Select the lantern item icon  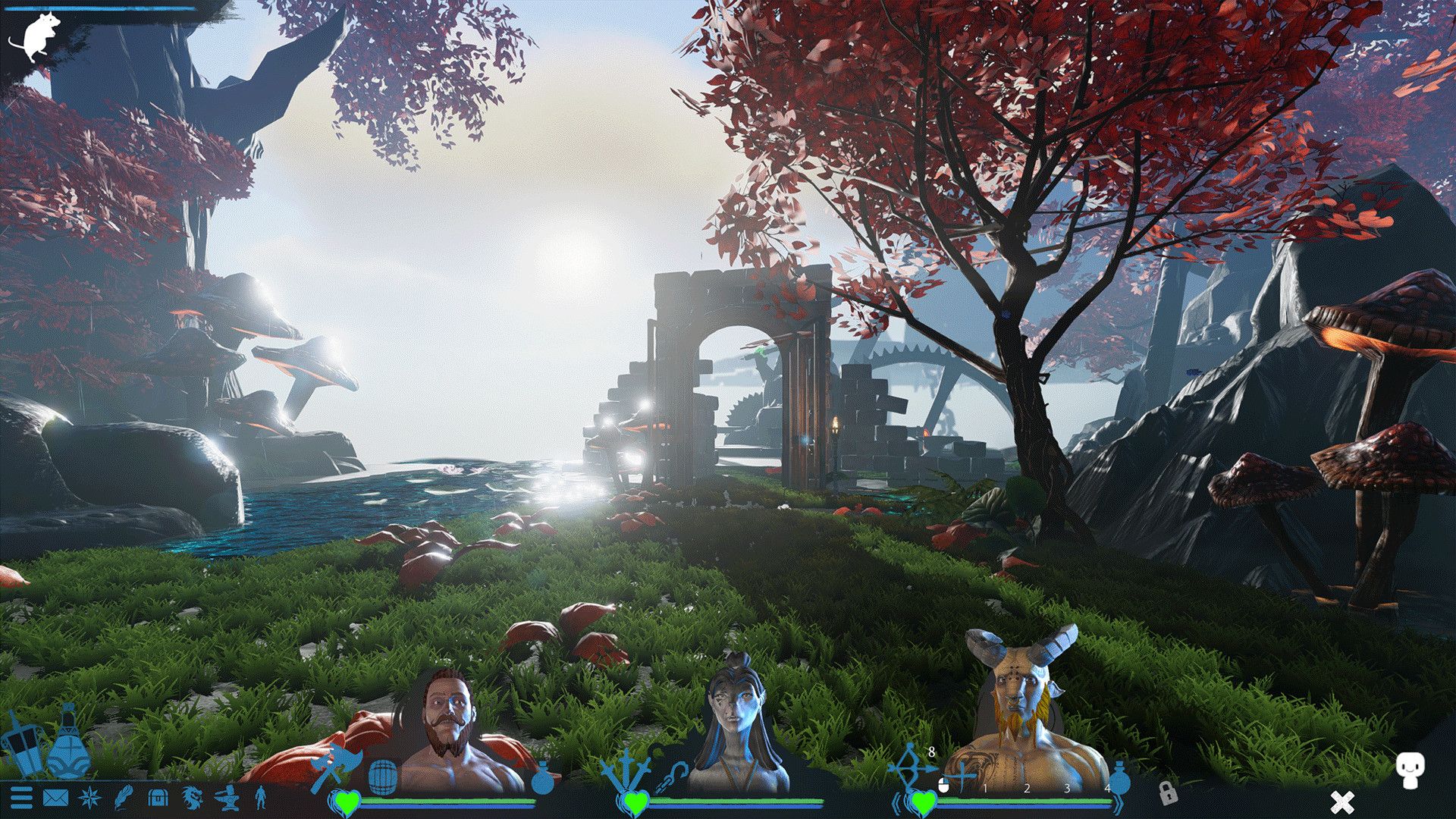coord(21,747)
